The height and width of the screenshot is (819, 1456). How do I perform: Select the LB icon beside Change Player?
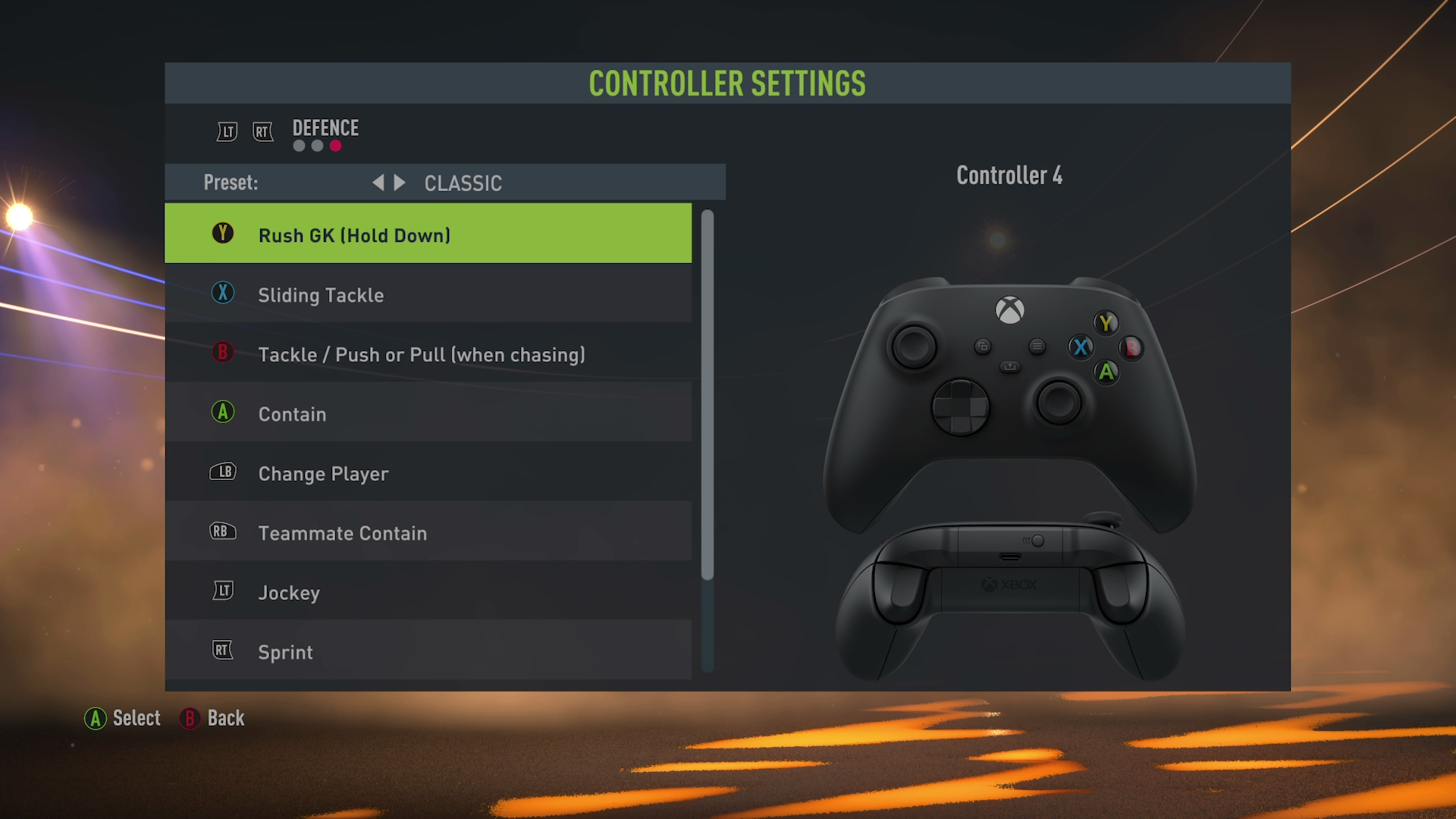pos(222,472)
